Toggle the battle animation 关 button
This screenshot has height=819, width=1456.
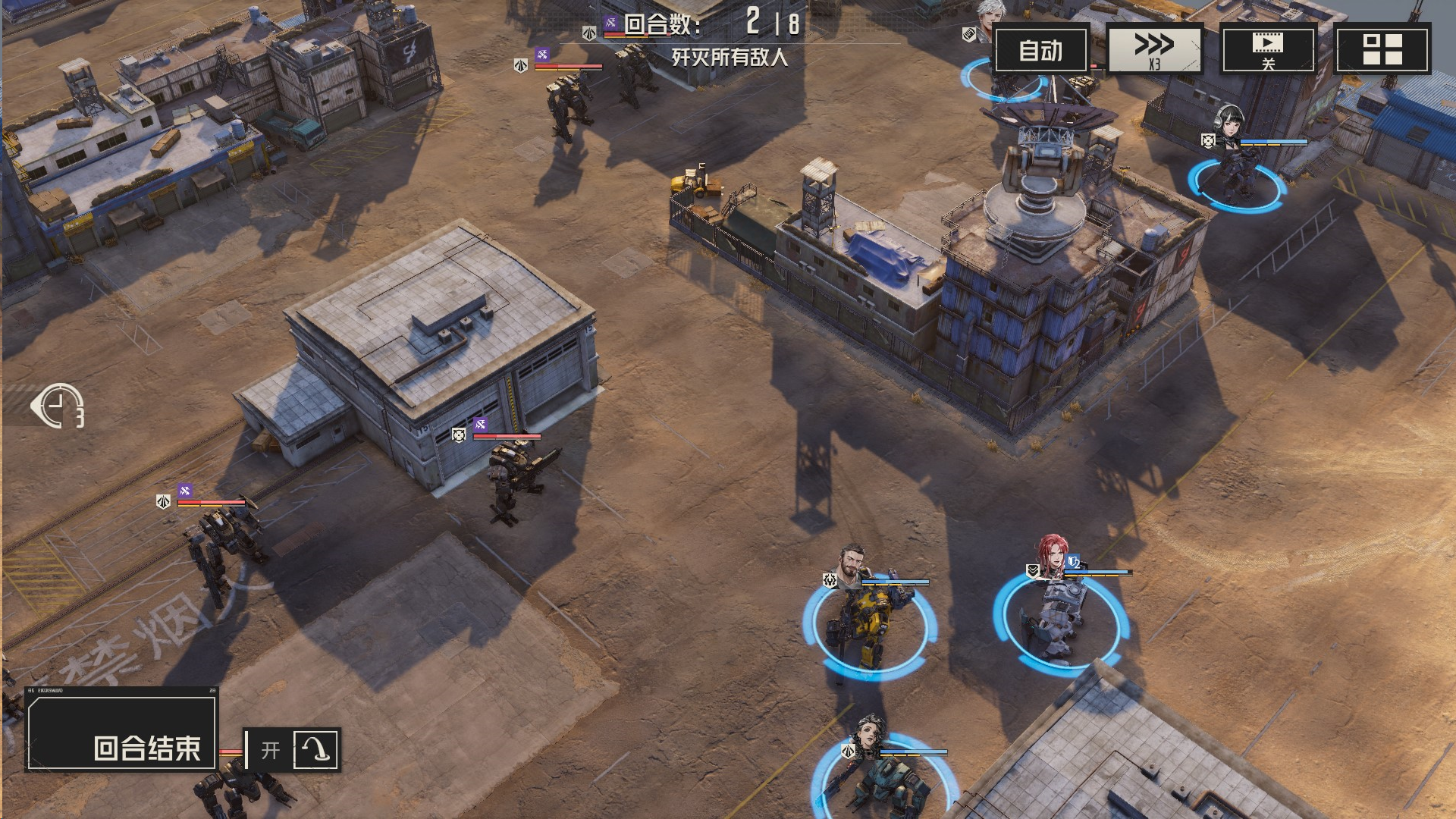1267,50
